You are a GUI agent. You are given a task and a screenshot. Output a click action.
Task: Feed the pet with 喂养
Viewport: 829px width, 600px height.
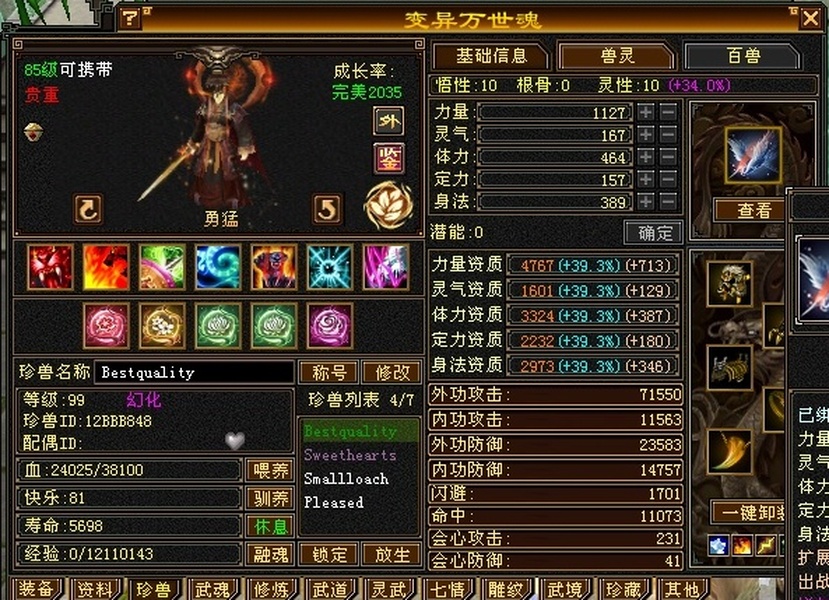coord(269,470)
